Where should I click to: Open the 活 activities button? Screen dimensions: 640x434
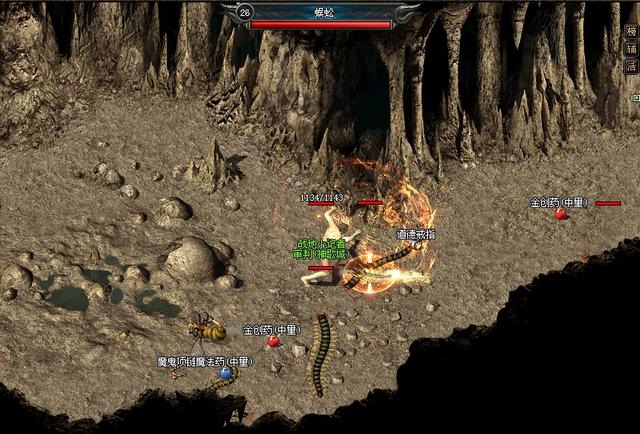[631, 66]
